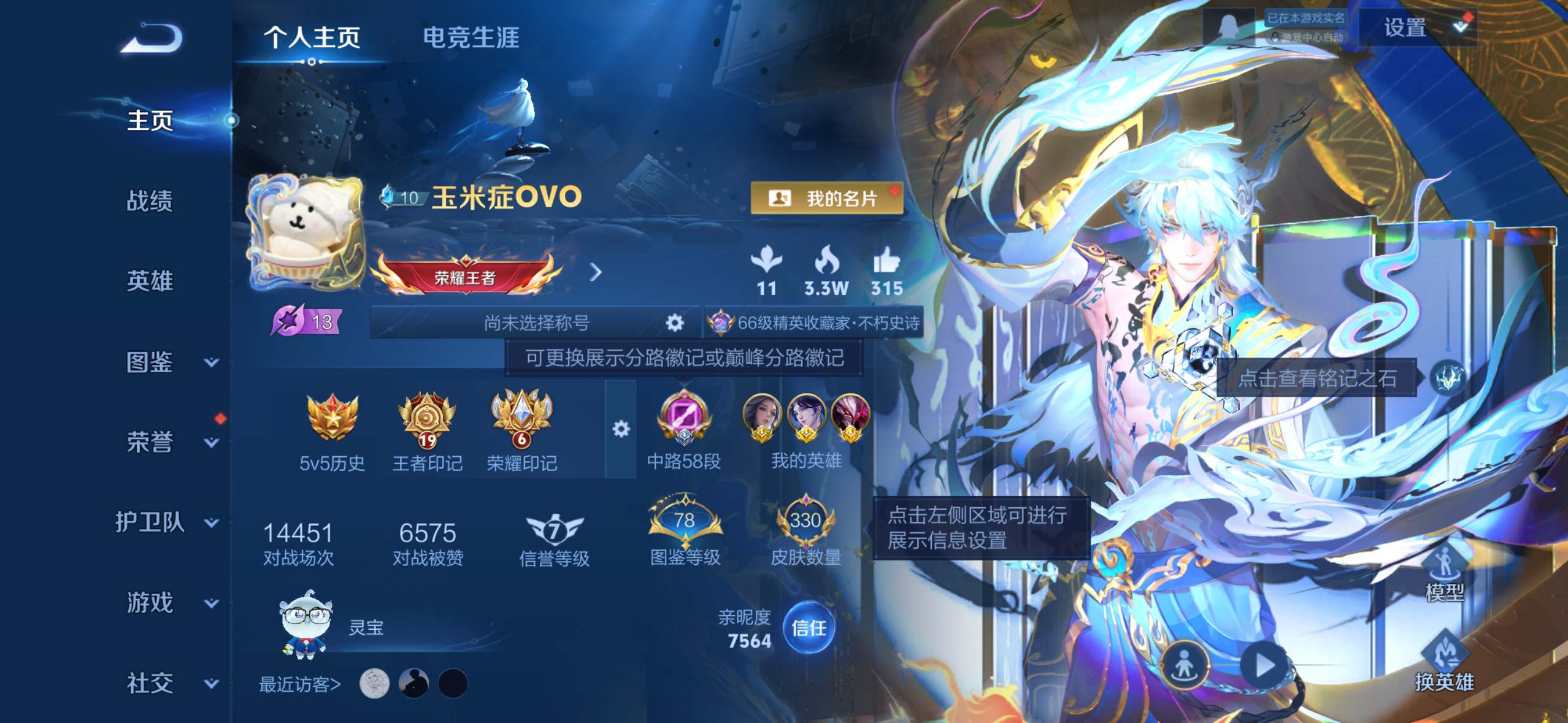This screenshot has height=723, width=1568.
Task: Open 战绩 from the left sidebar
Action: [x=149, y=201]
